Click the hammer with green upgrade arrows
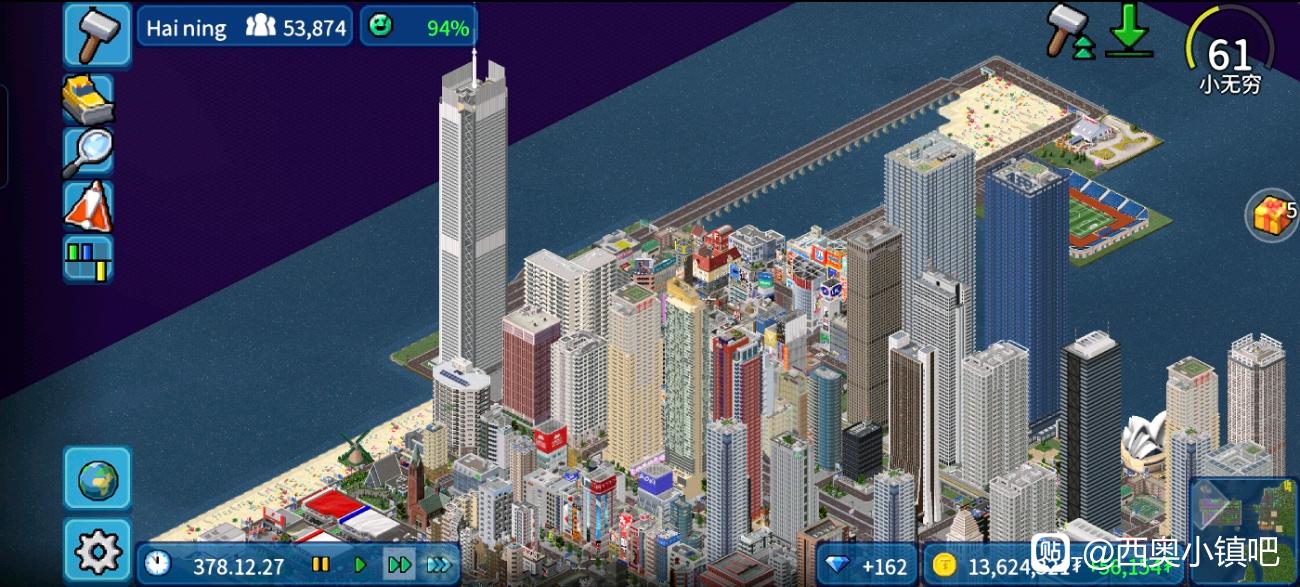This screenshot has width=1300, height=587. 1069,32
